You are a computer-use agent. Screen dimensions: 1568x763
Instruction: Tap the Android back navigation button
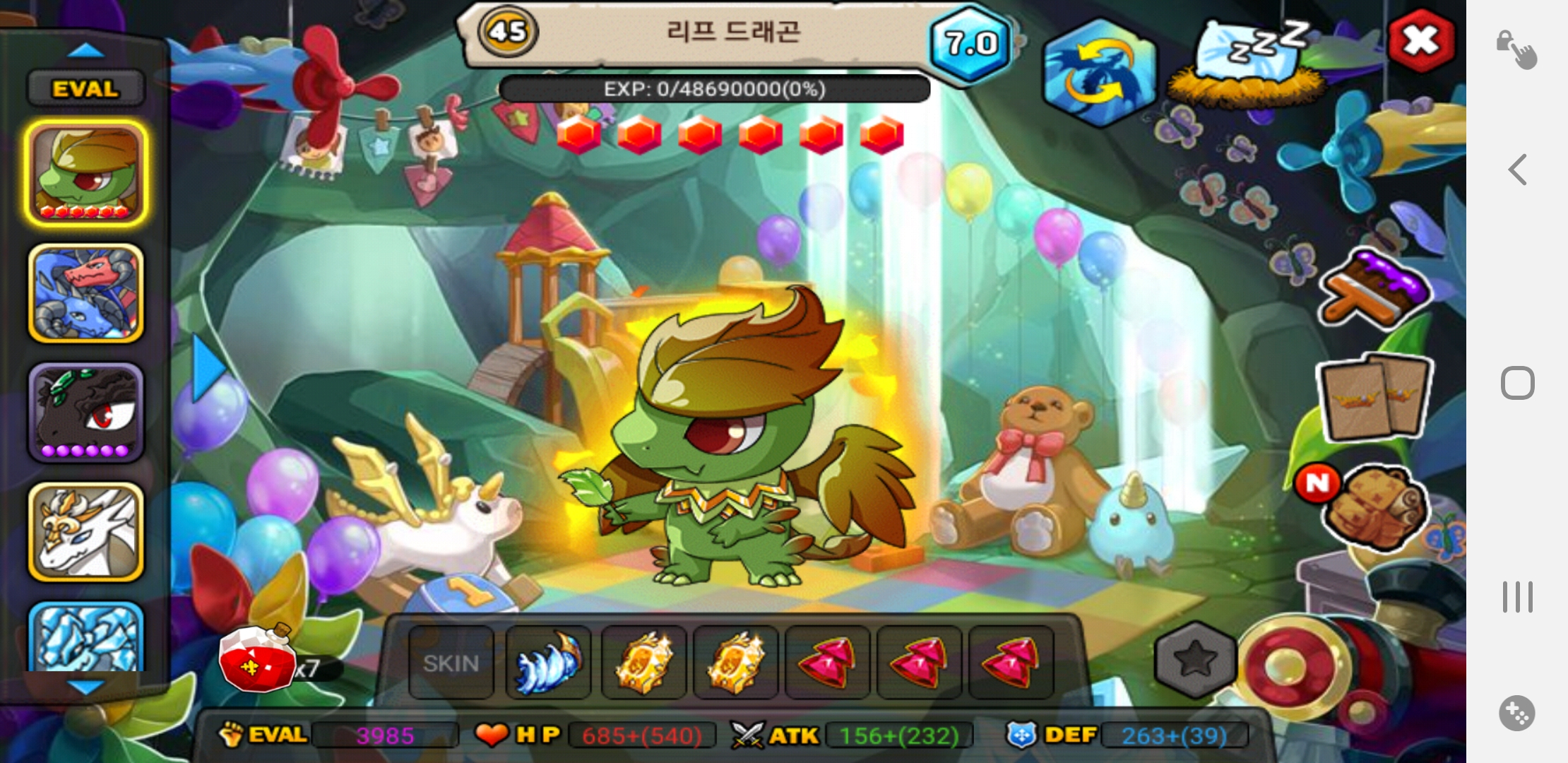click(1518, 170)
